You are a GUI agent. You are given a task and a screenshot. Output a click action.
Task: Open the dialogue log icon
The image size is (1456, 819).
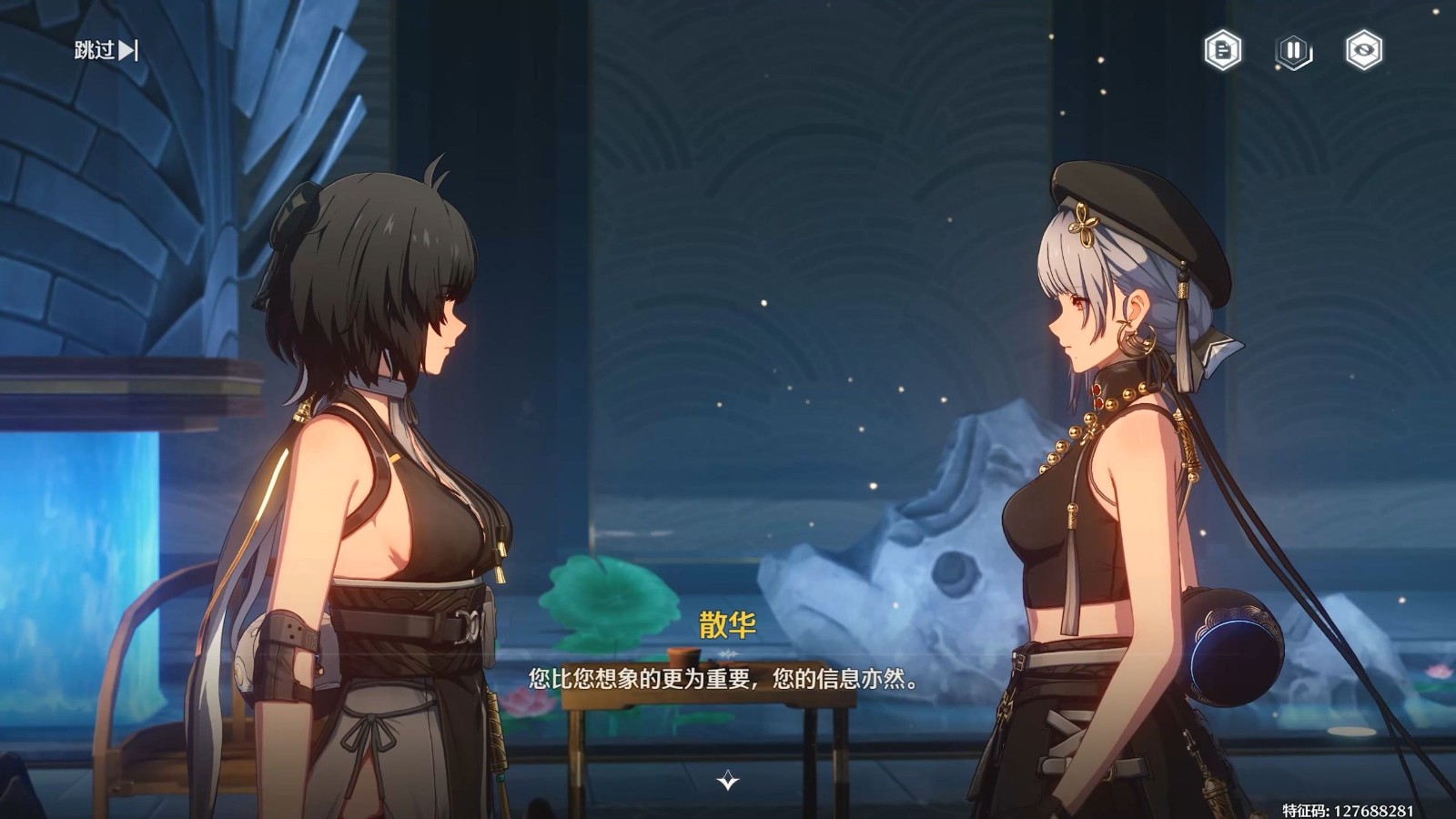coord(1223,50)
